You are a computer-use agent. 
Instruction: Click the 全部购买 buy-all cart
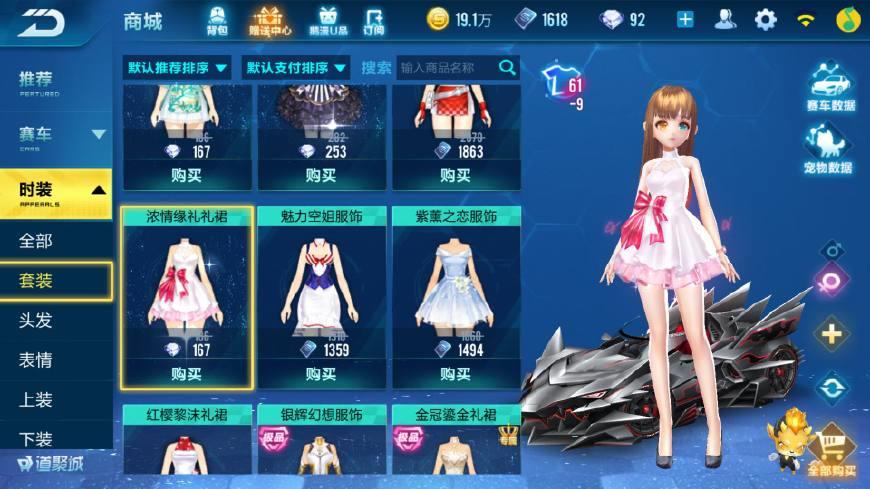click(x=832, y=450)
